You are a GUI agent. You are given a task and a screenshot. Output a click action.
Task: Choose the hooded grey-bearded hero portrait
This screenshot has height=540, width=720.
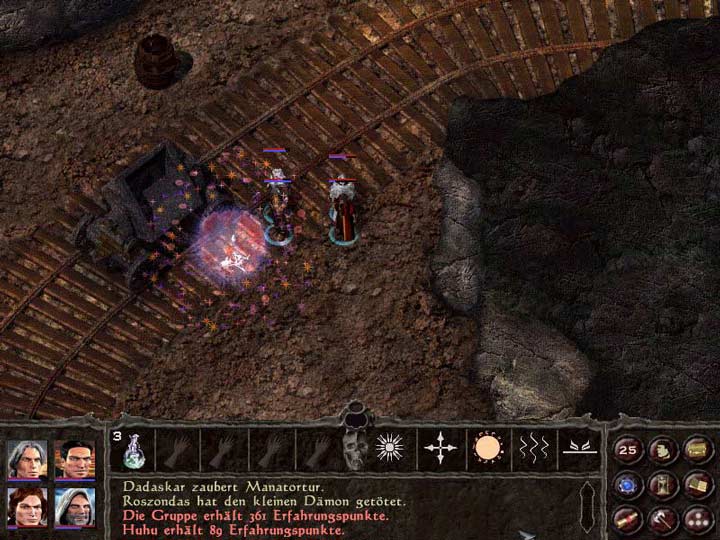click(73, 507)
